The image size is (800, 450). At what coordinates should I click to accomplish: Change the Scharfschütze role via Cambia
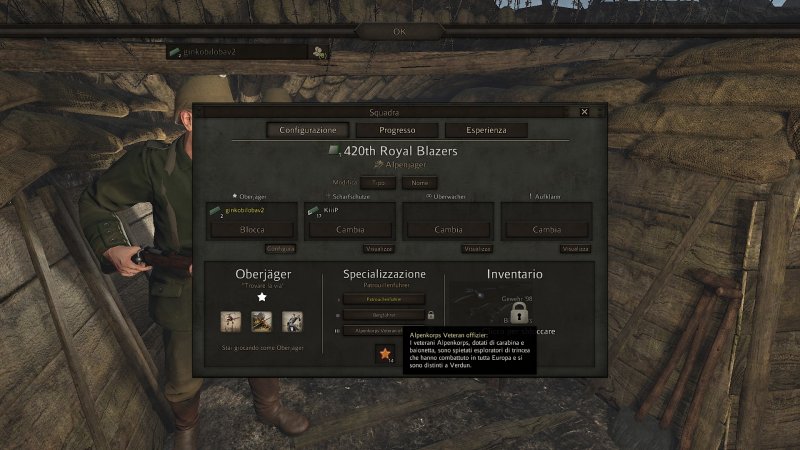point(350,229)
